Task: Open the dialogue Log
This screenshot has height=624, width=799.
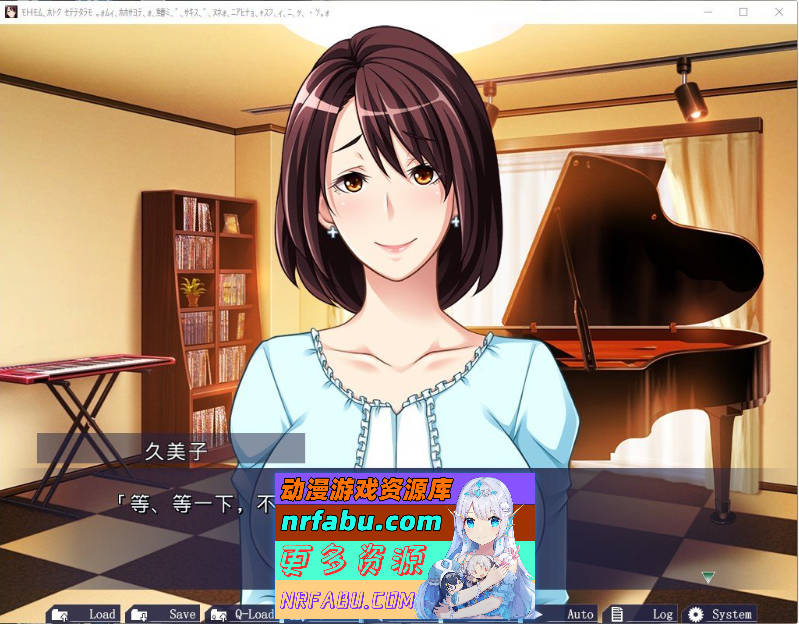Action: 647,614
